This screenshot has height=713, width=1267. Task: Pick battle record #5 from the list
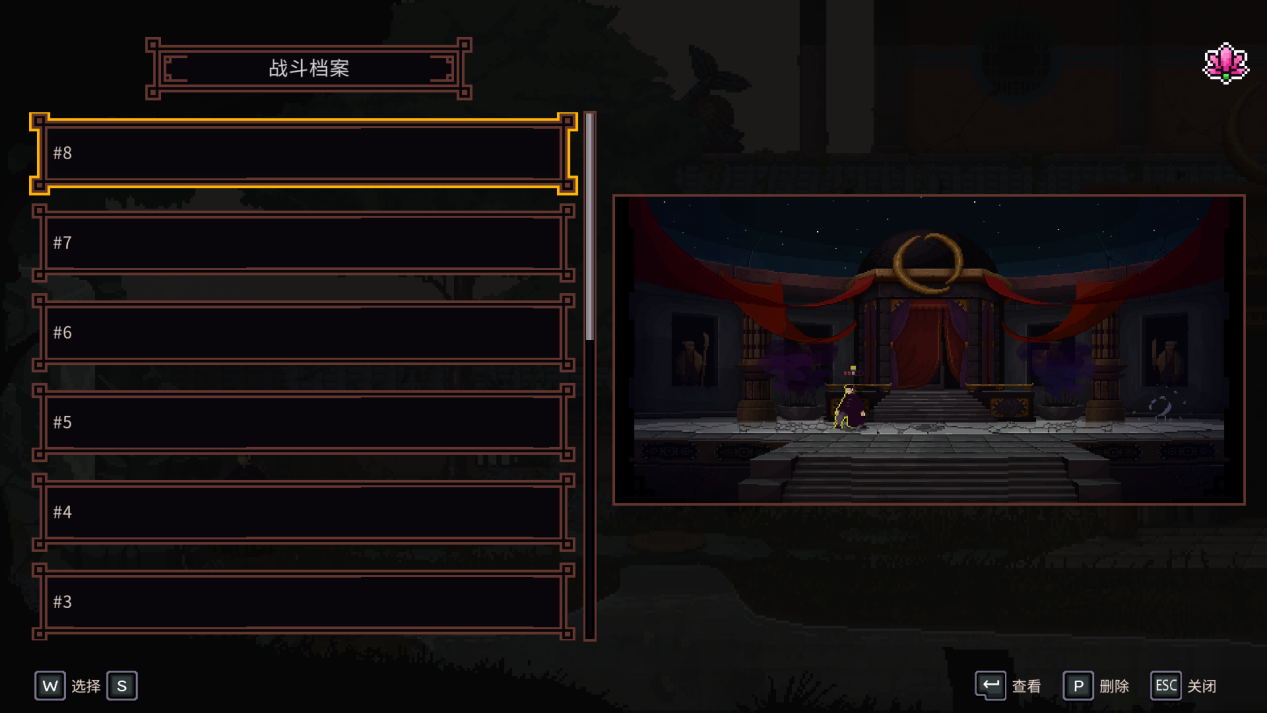pyautogui.click(x=303, y=422)
